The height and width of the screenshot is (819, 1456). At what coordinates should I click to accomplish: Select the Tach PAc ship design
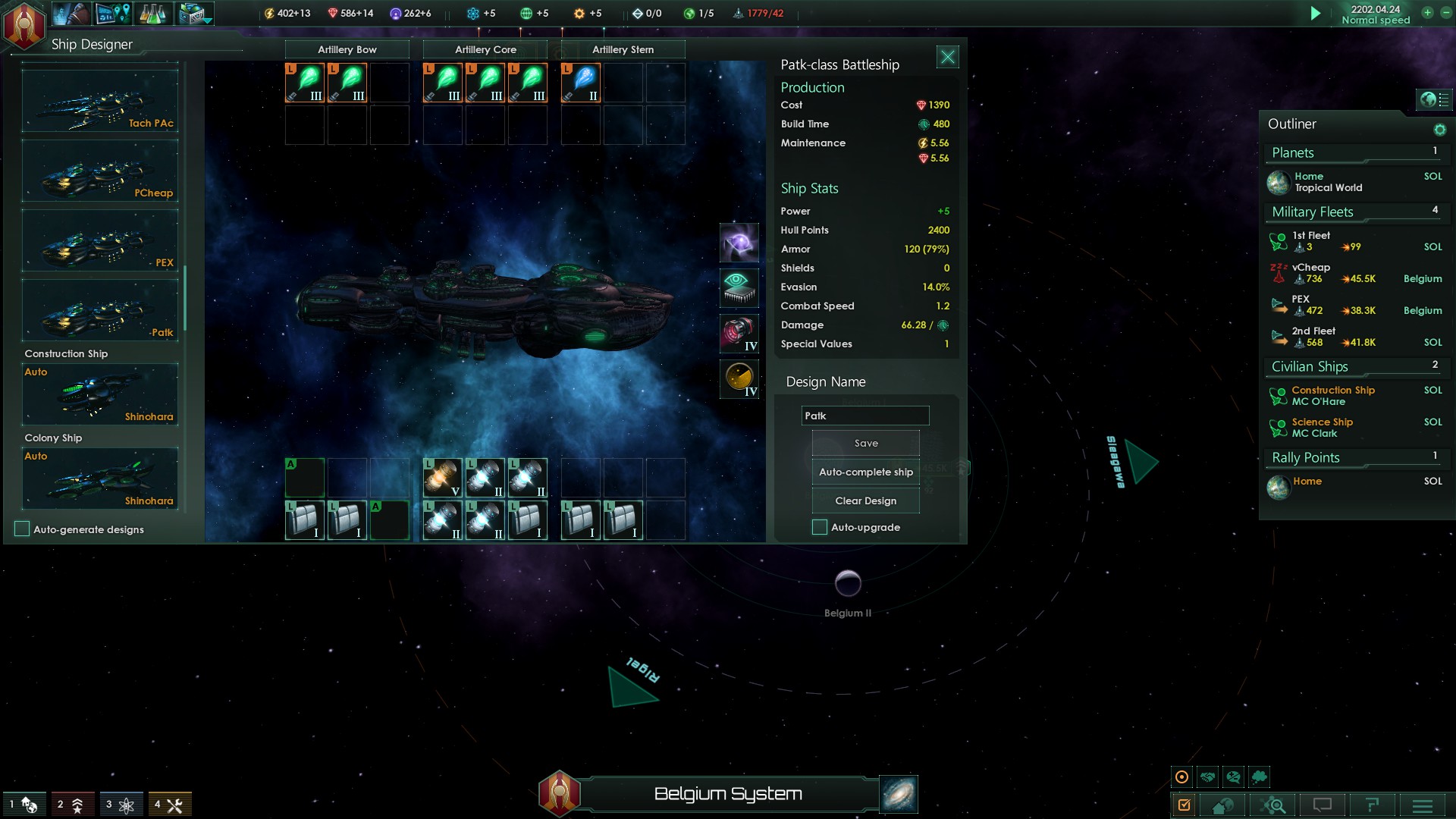(100, 102)
